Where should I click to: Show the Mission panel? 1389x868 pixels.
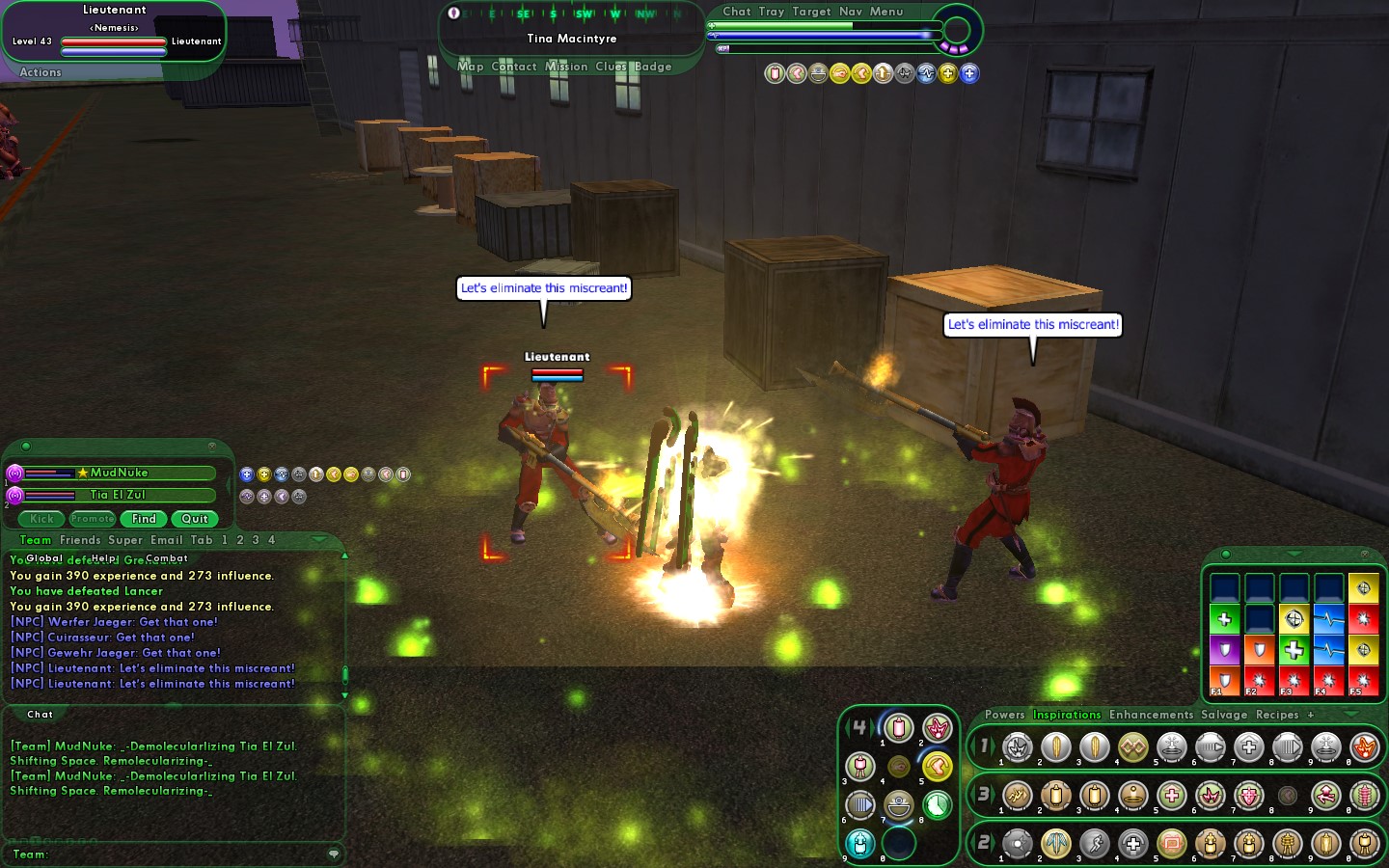tap(566, 67)
